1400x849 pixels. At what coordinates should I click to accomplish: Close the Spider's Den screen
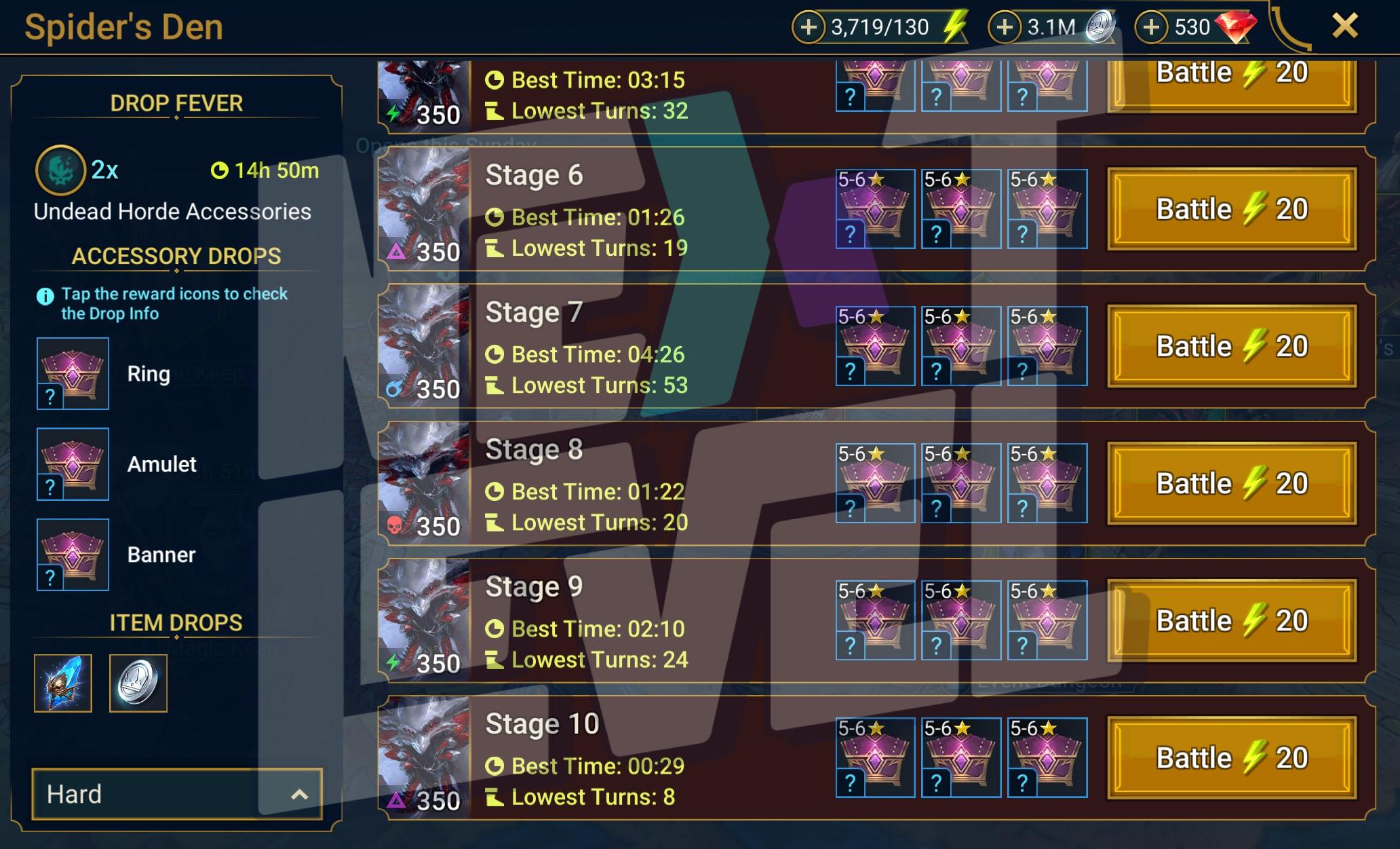click(1344, 27)
